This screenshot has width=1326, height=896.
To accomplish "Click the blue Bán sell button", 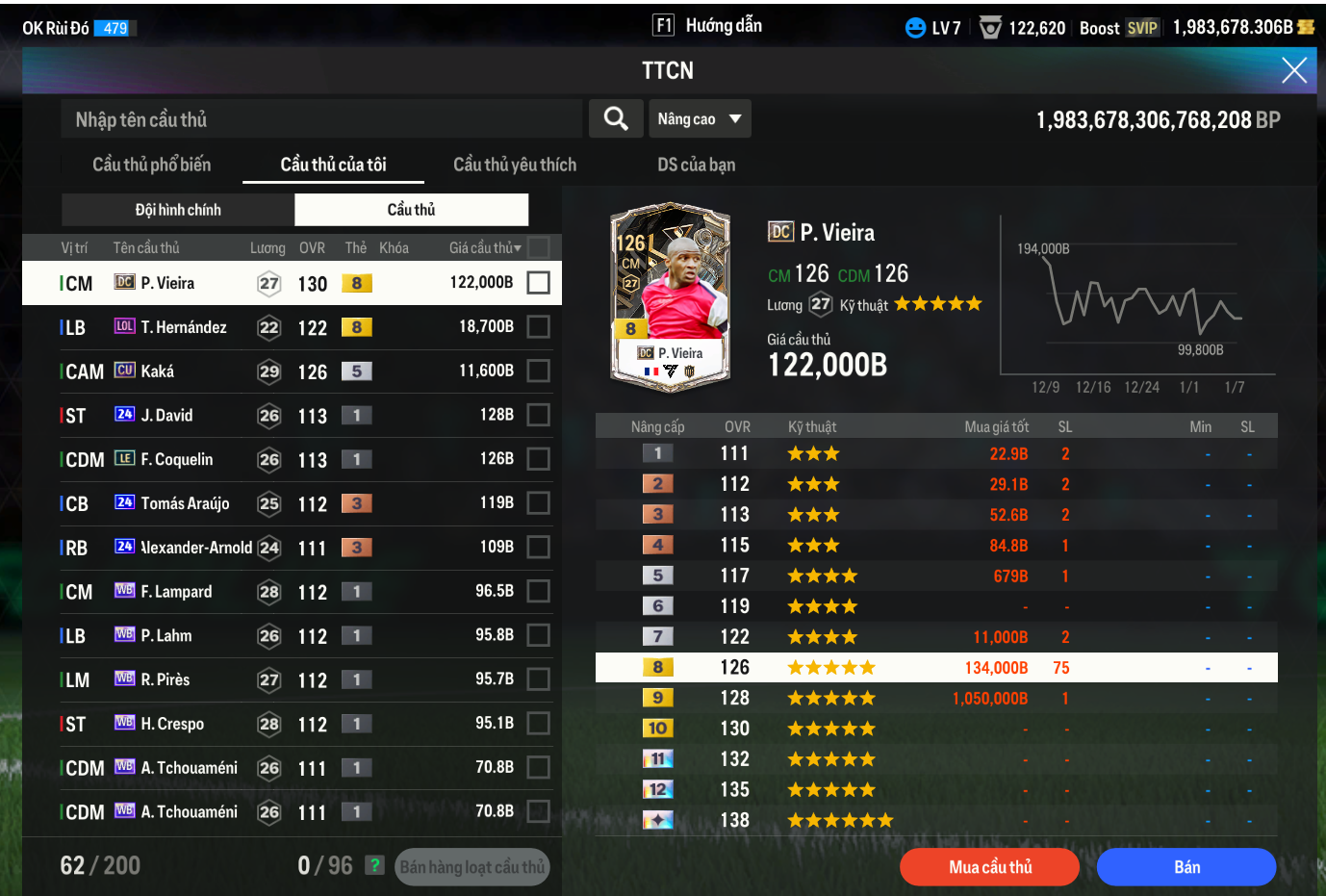I will click(1186, 867).
